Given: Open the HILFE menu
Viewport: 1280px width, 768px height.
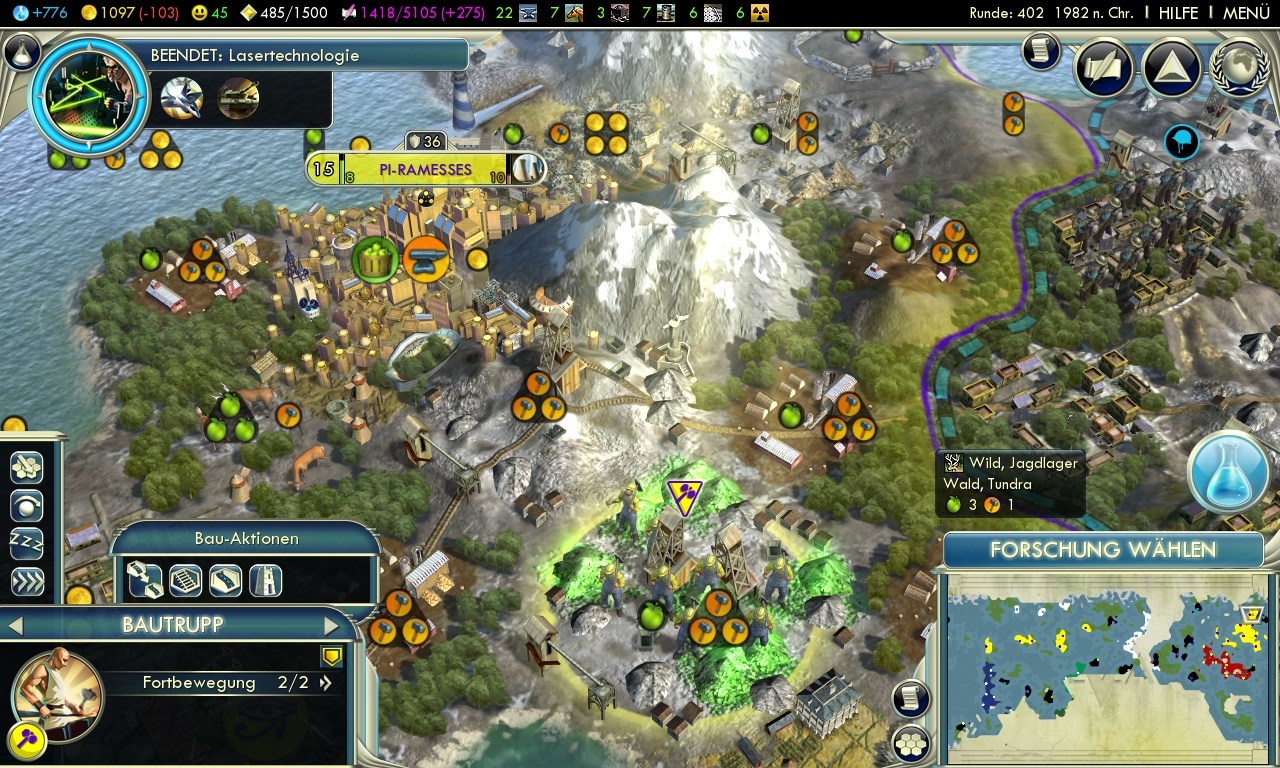Looking at the screenshot, I should pyautogui.click(x=1178, y=13).
